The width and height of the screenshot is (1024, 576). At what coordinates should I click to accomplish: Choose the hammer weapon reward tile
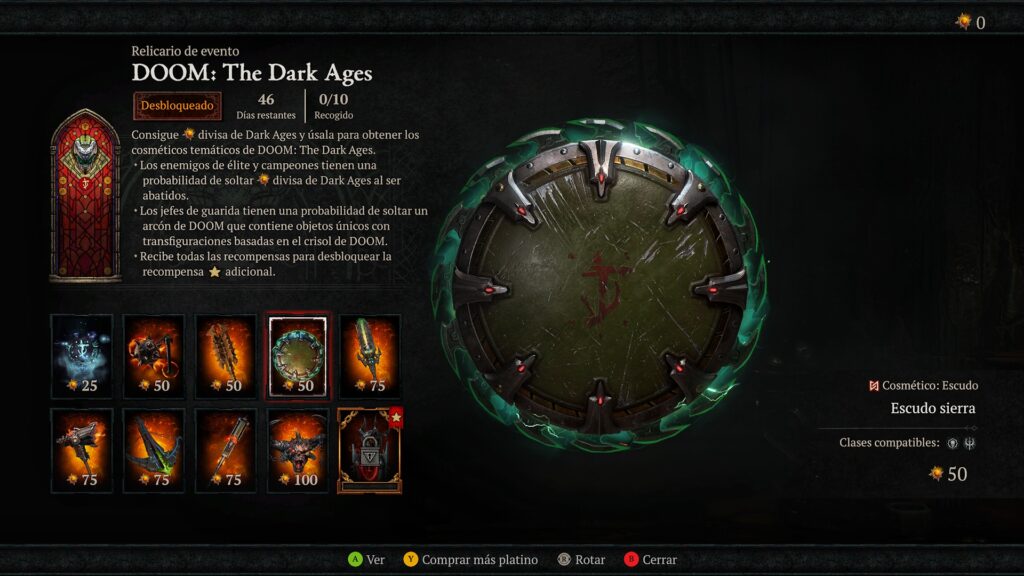click(82, 450)
